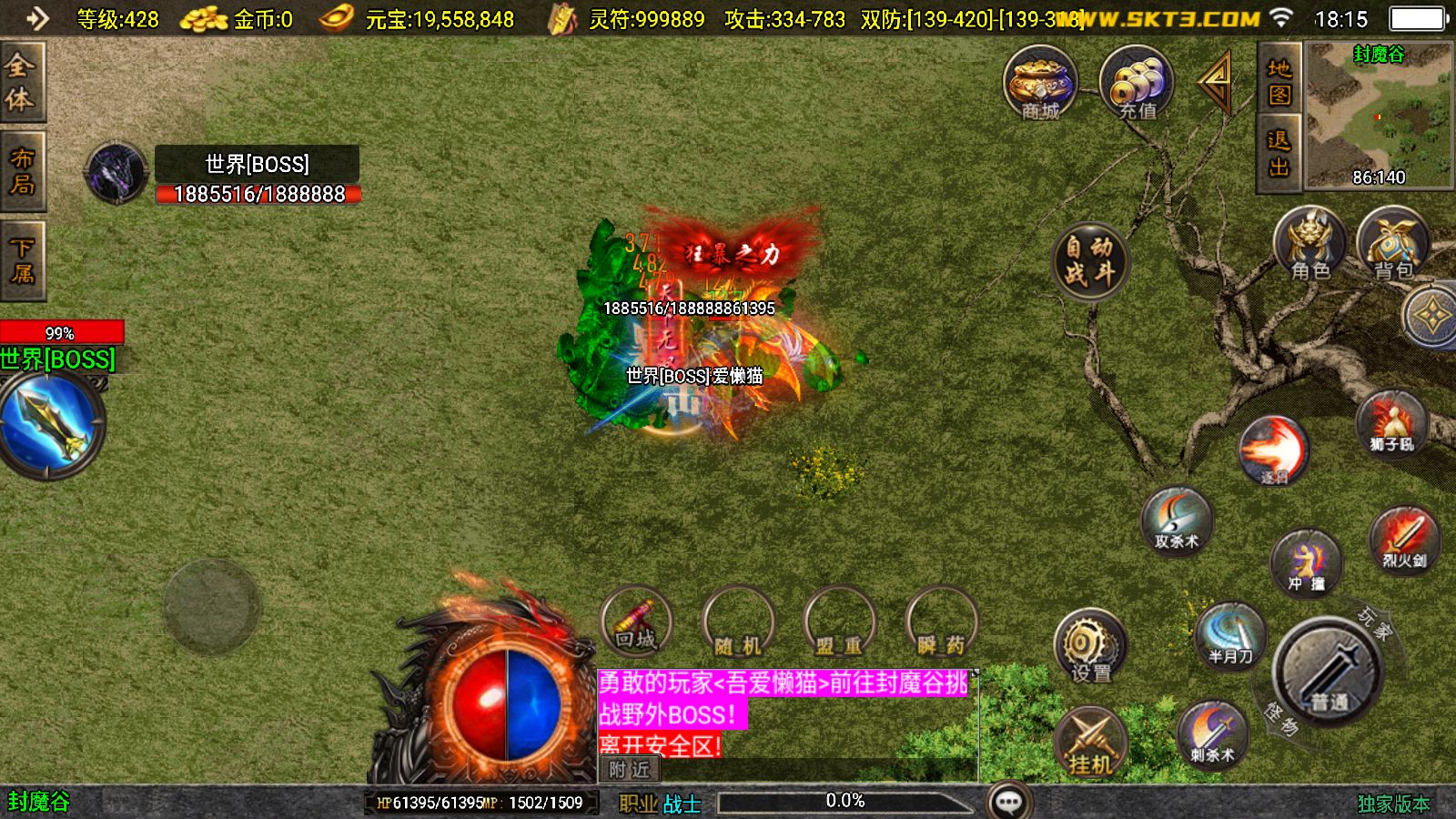Cast the 半月刀 half-moon blade skill
This screenshot has height=819, width=1456.
click(x=1230, y=634)
